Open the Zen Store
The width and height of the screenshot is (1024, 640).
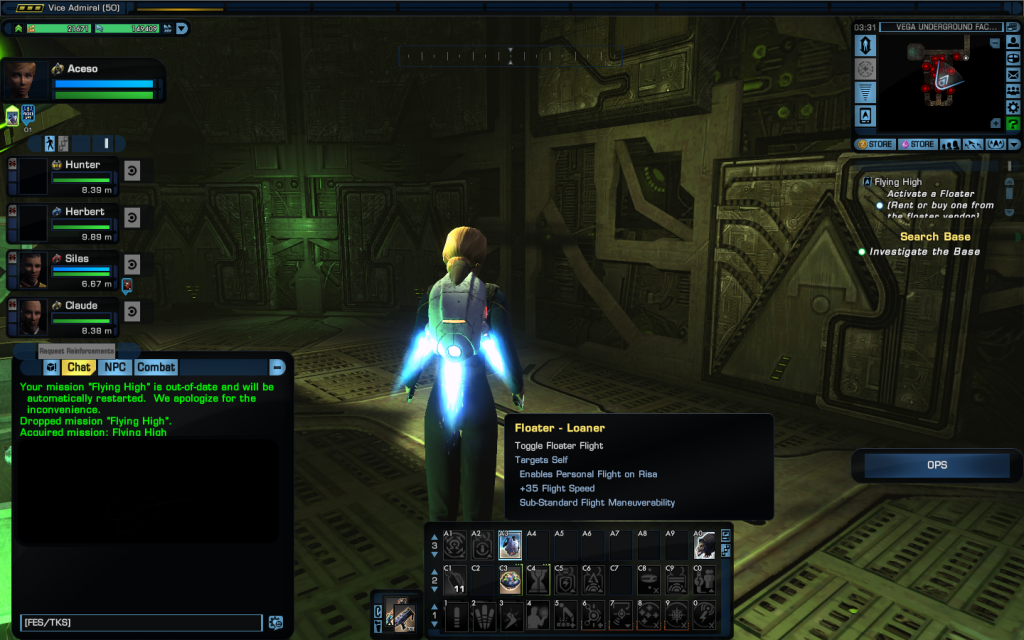point(876,144)
